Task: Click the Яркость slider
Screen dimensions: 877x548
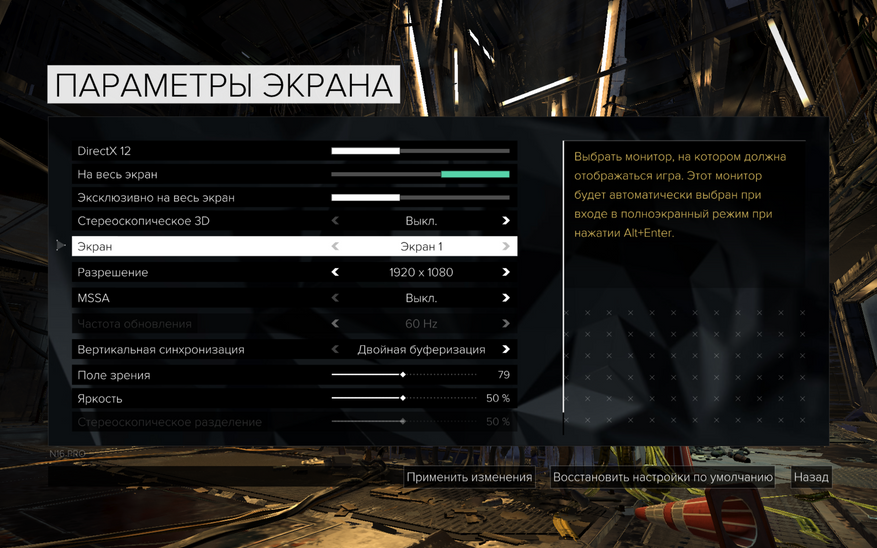Action: pyautogui.click(x=404, y=399)
